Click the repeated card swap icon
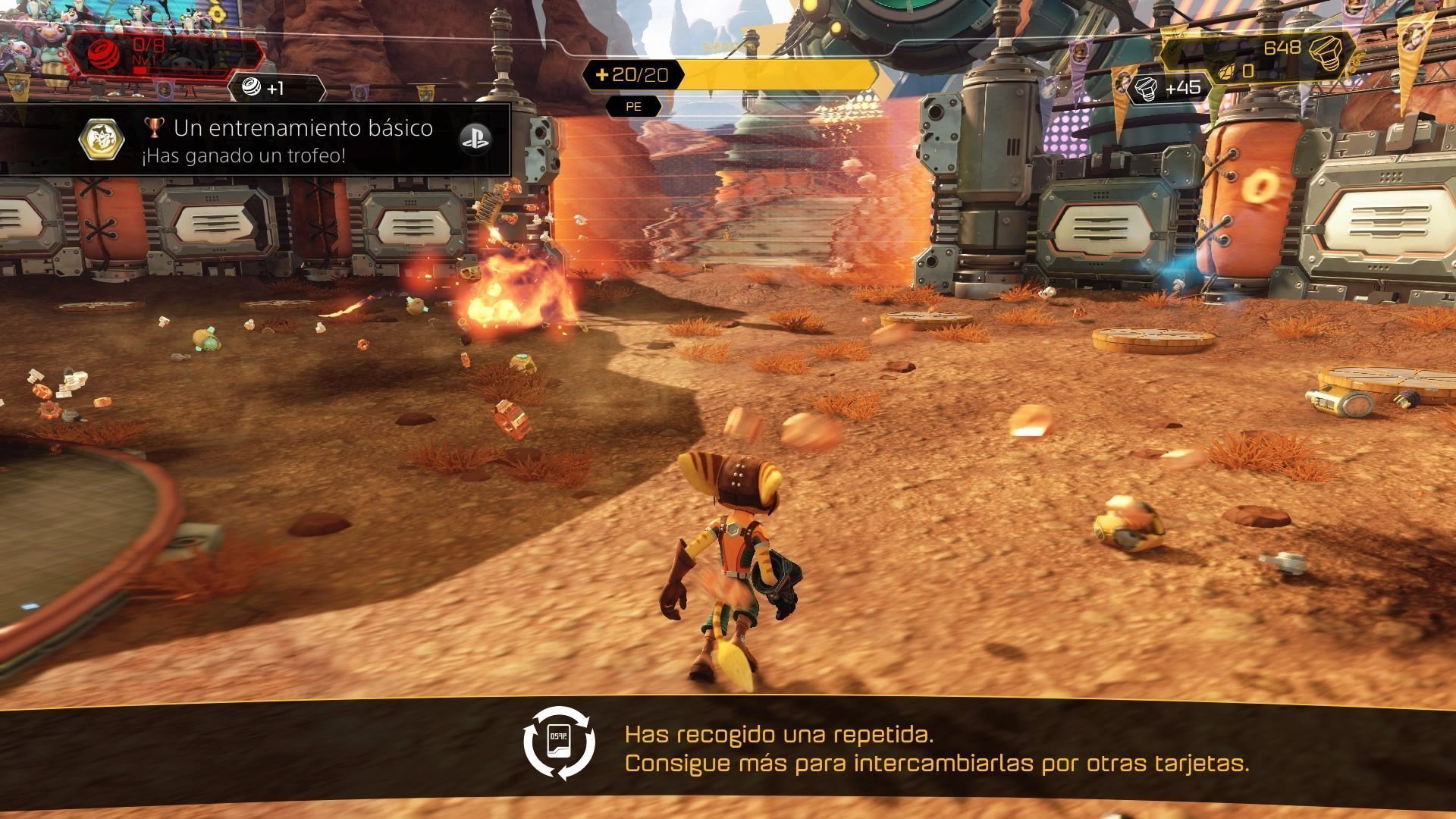This screenshot has width=1456, height=819. point(560,742)
